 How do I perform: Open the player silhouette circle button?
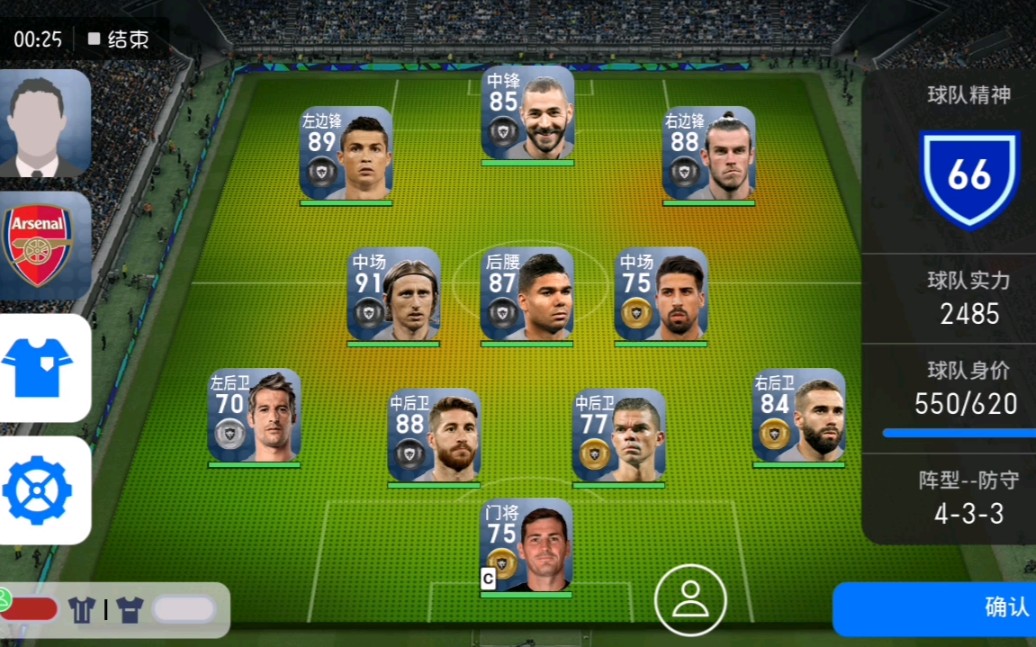(690, 600)
